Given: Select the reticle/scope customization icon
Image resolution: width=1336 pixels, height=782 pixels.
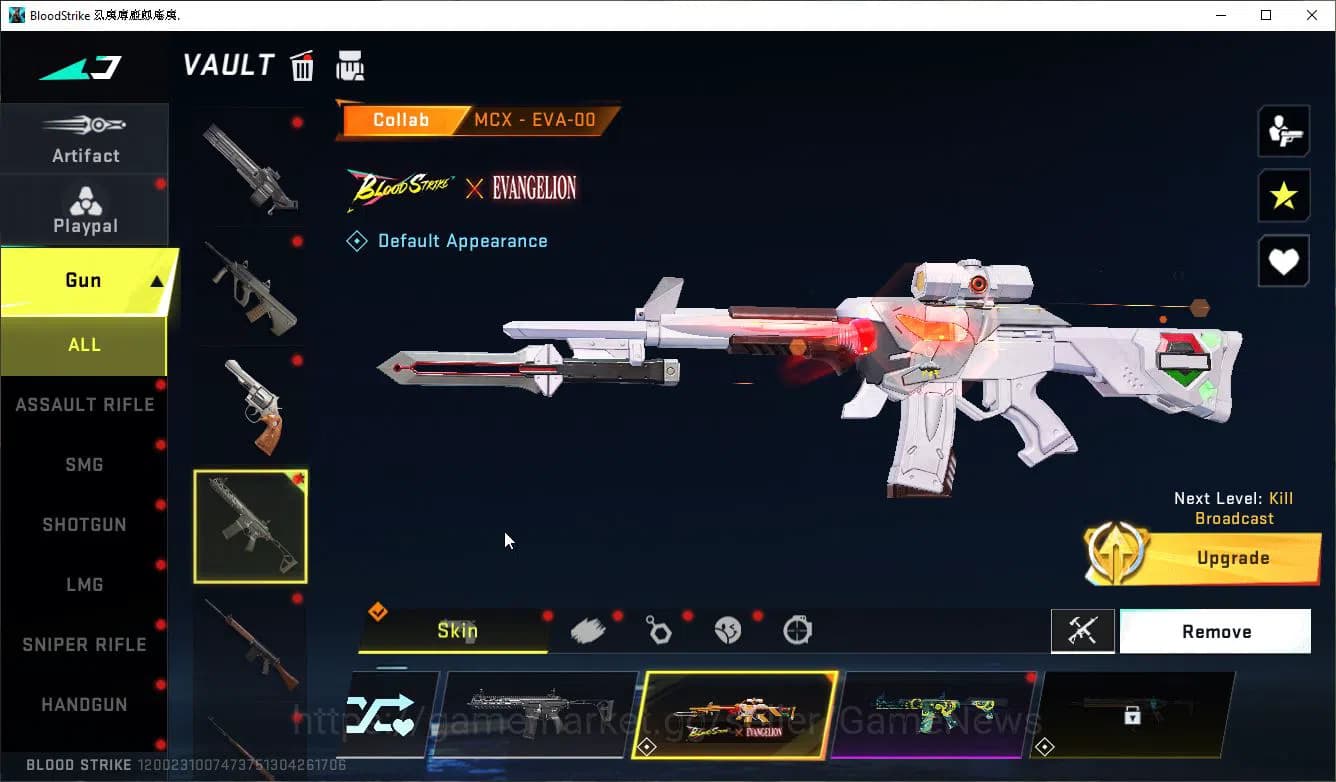Looking at the screenshot, I should (797, 630).
